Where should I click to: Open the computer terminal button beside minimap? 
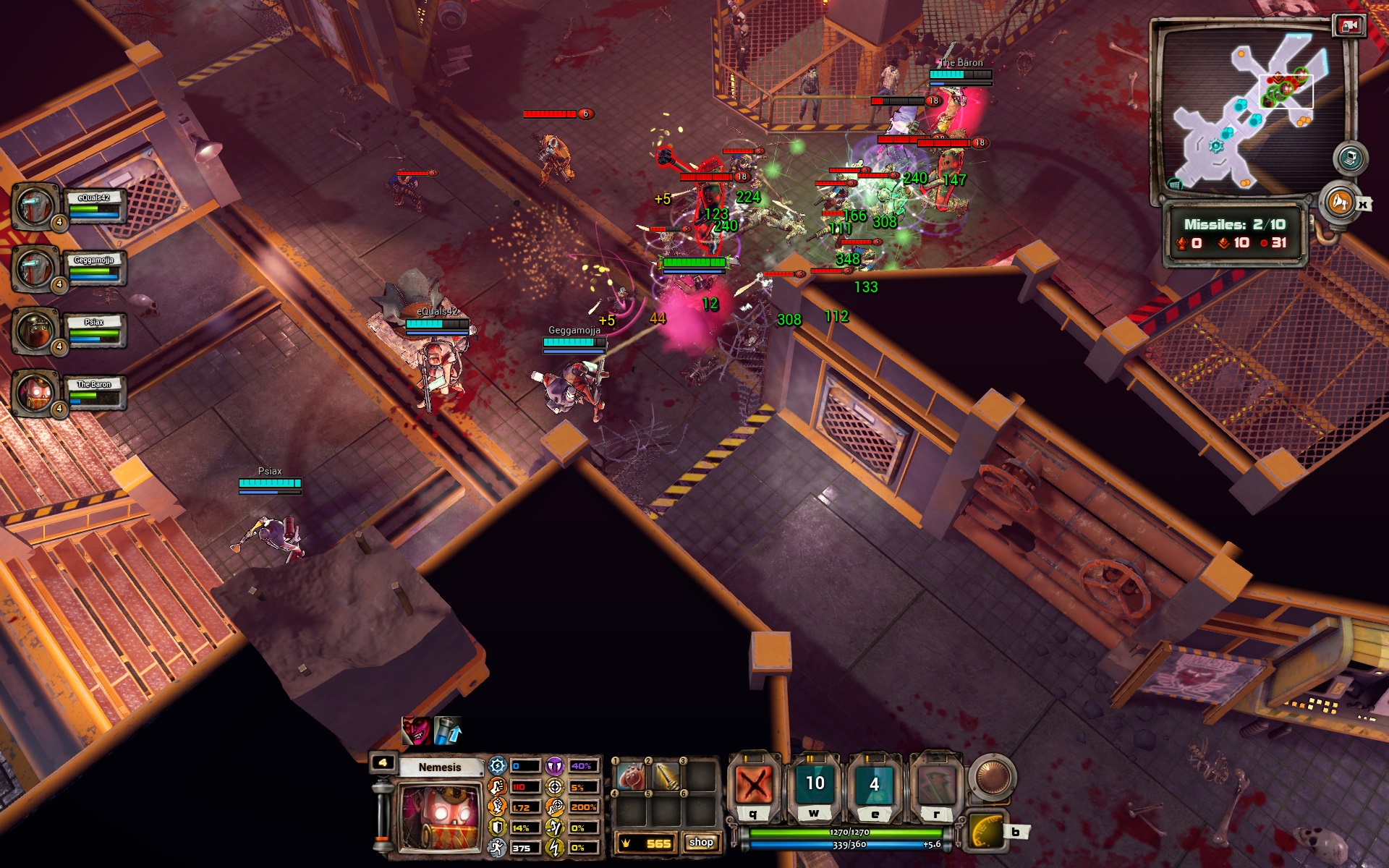click(x=1349, y=158)
